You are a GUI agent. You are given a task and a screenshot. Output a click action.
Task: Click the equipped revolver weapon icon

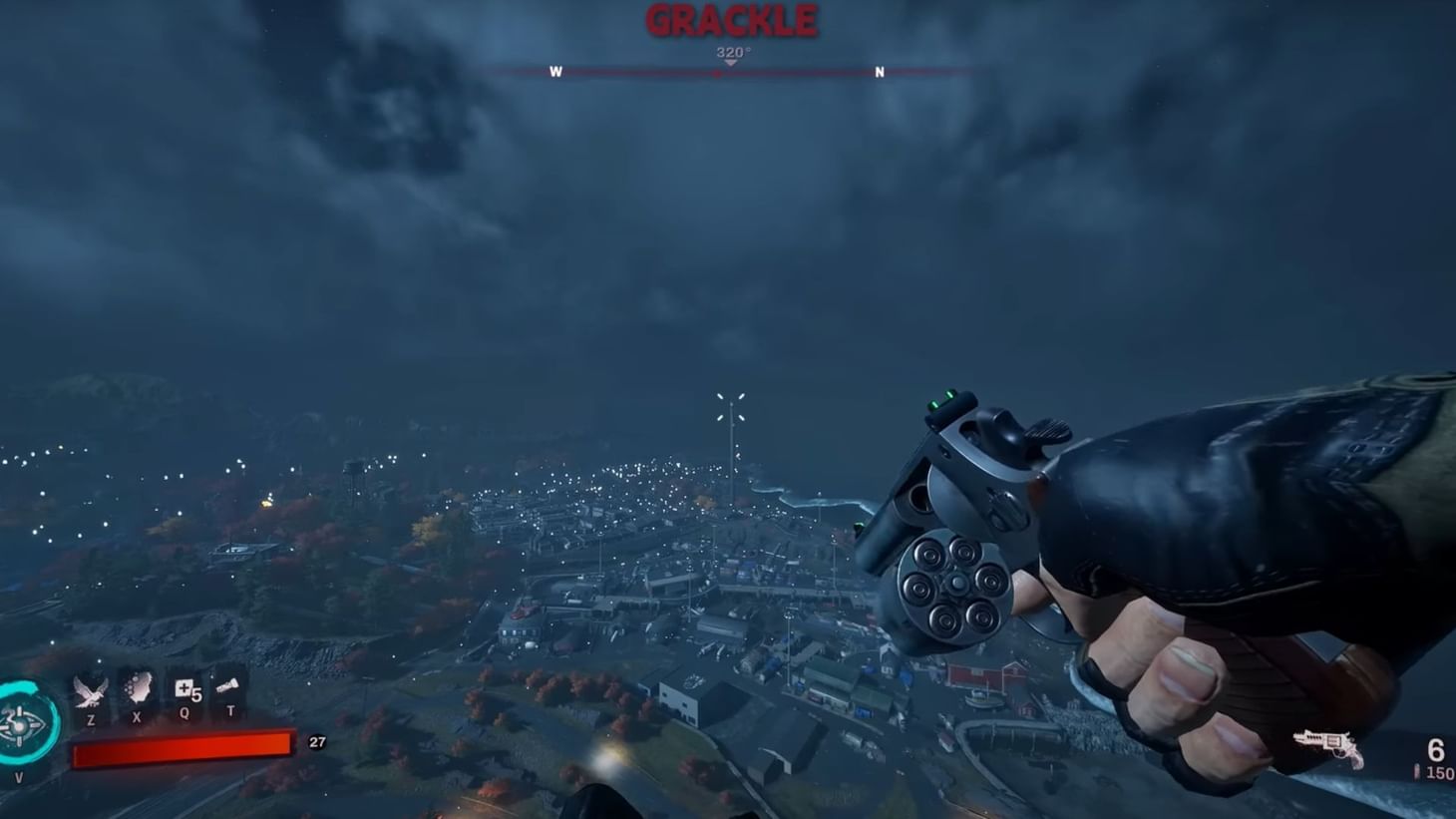pyautogui.click(x=1326, y=746)
